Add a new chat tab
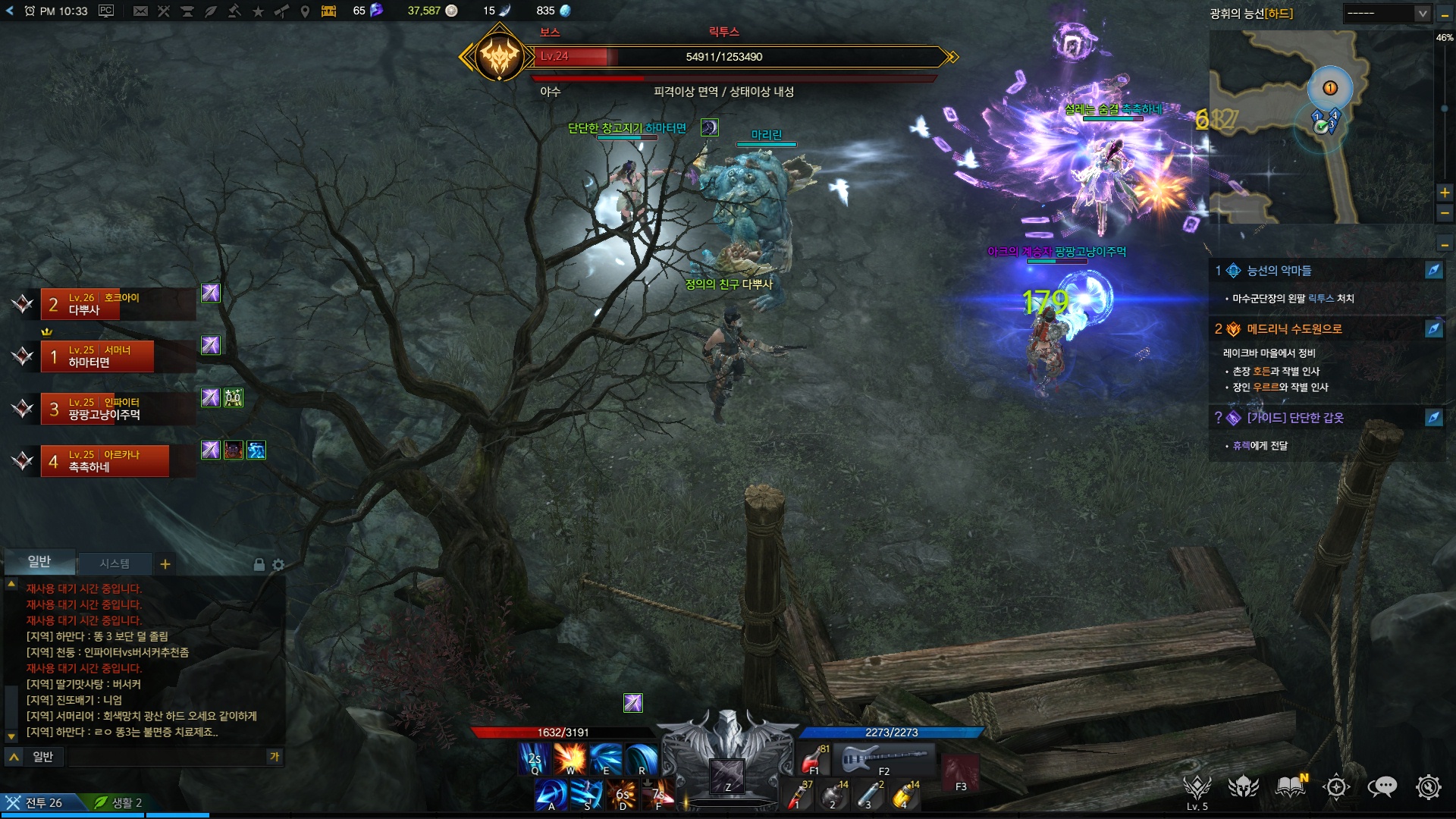This screenshot has height=819, width=1456. [x=165, y=563]
